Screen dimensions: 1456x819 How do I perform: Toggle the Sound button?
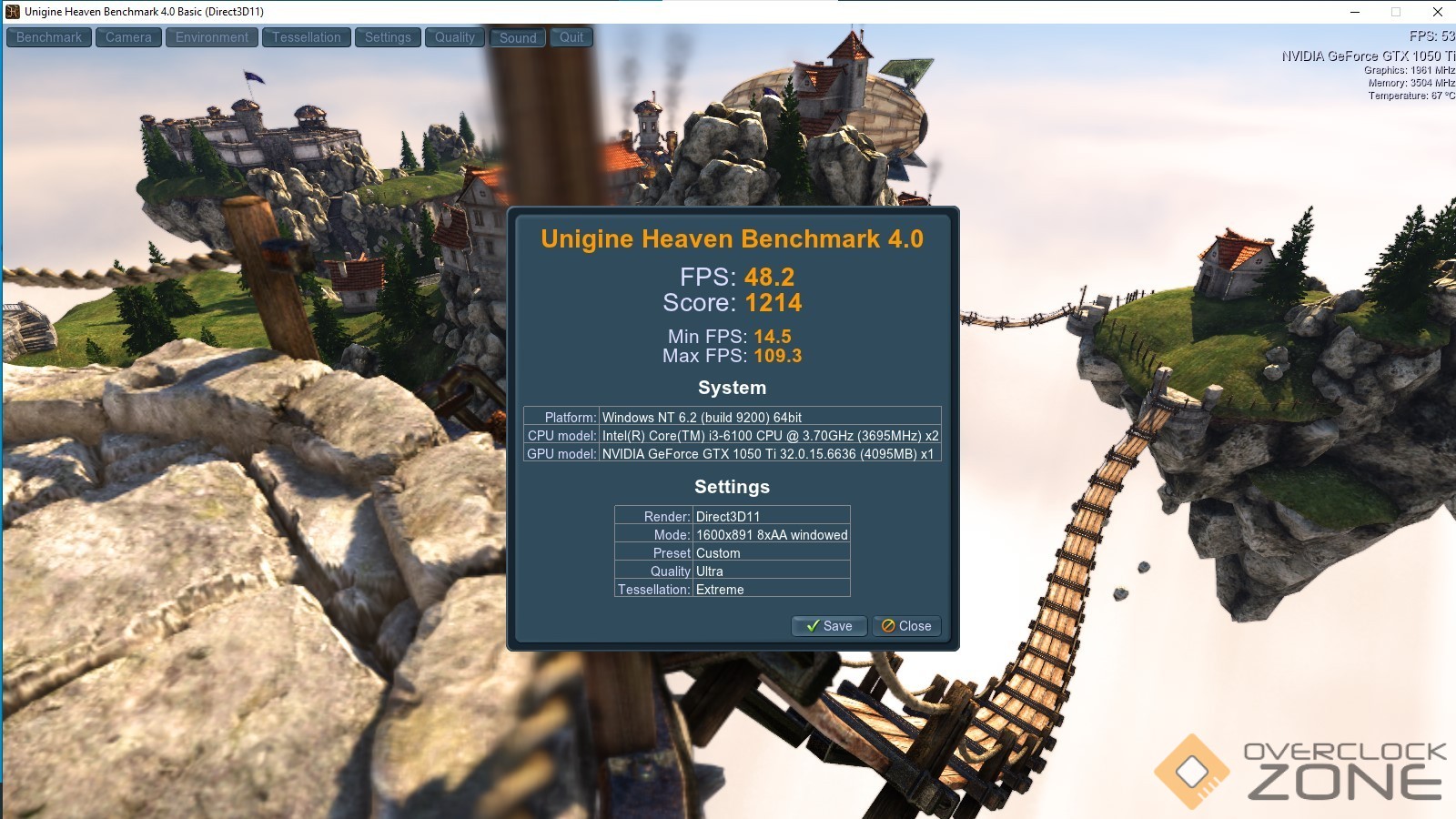(518, 37)
